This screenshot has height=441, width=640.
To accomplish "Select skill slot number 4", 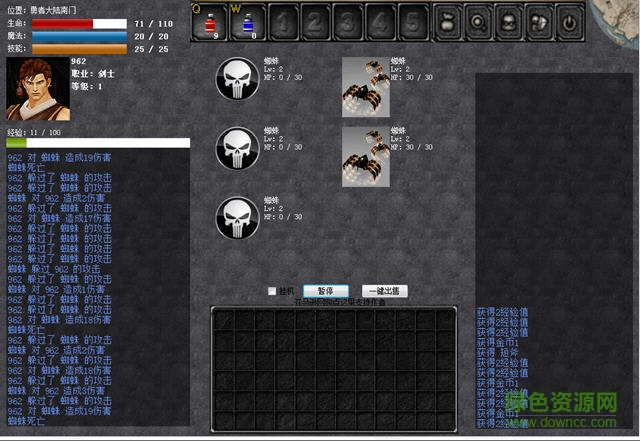I will pos(378,22).
